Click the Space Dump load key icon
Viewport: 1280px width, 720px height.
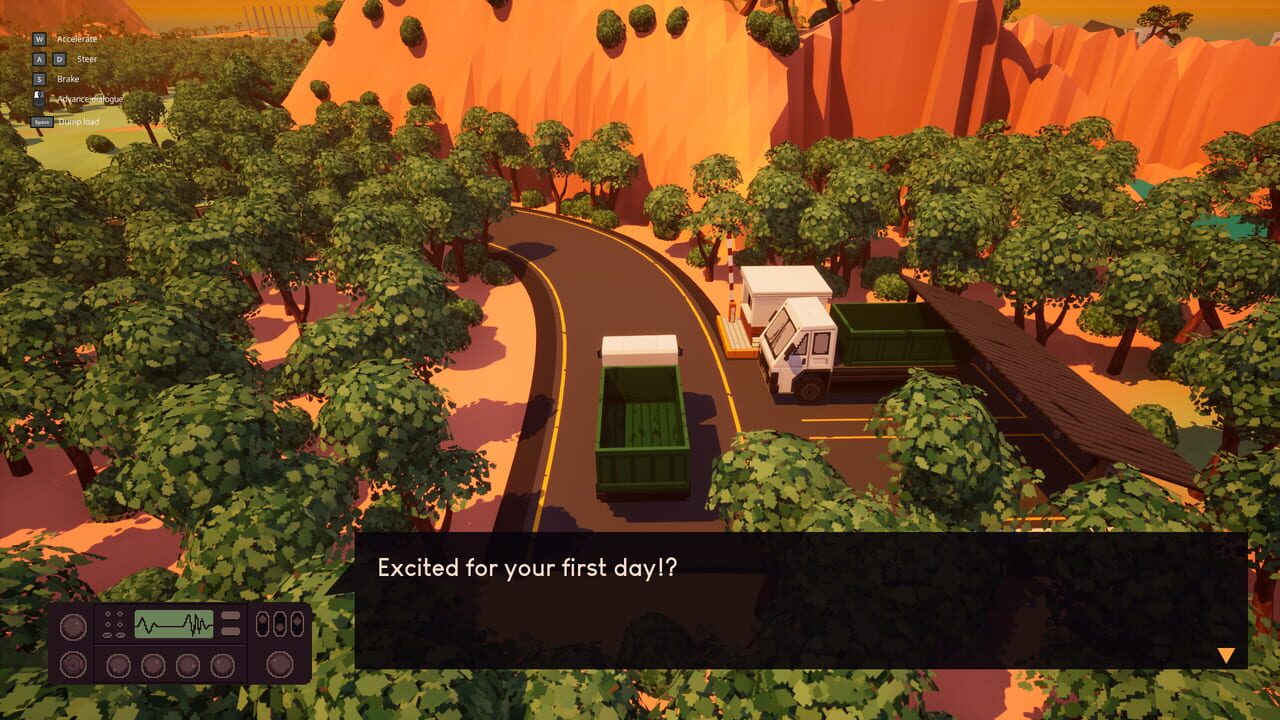[42, 121]
